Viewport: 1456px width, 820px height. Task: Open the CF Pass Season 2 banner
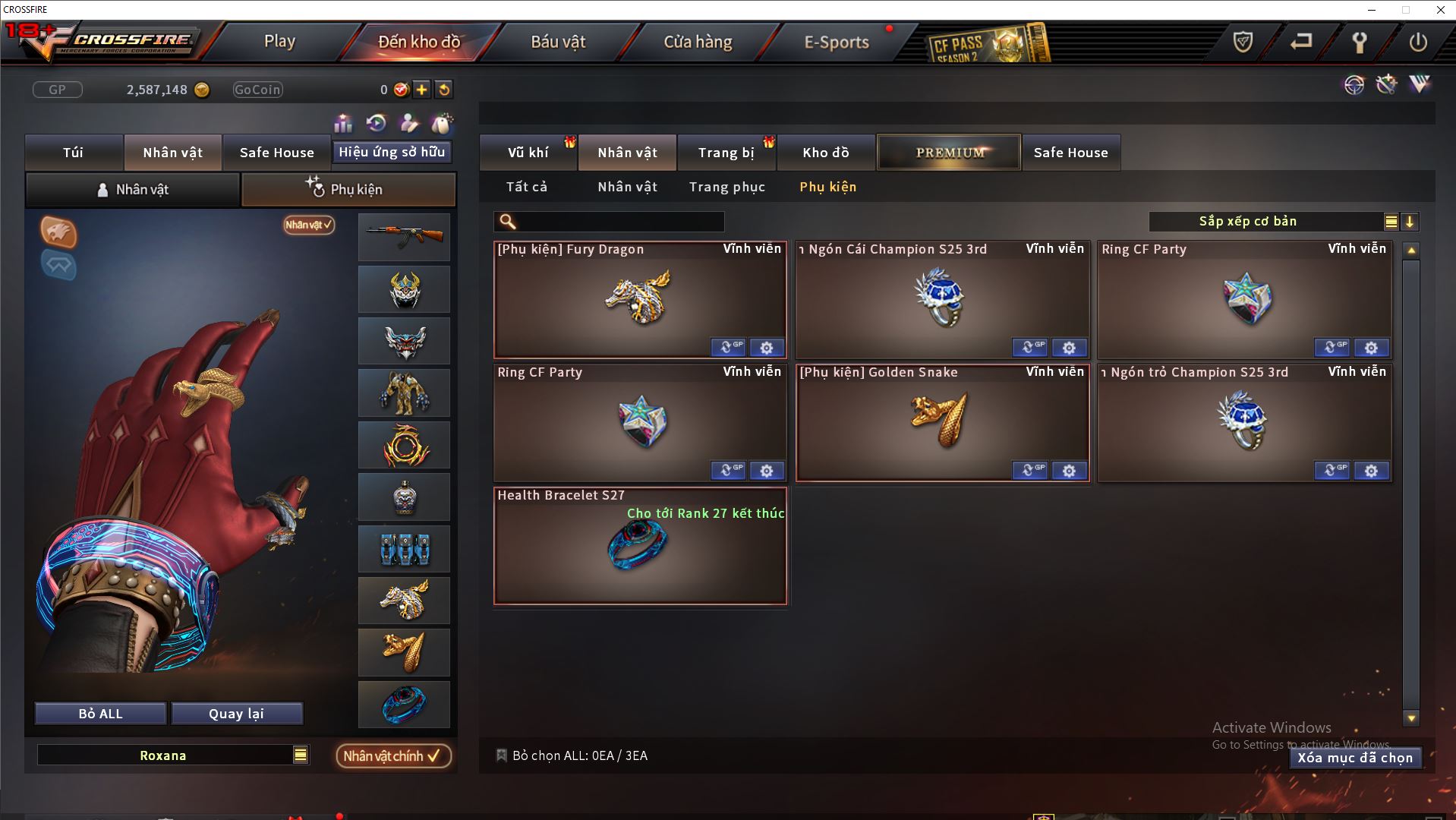point(988,43)
